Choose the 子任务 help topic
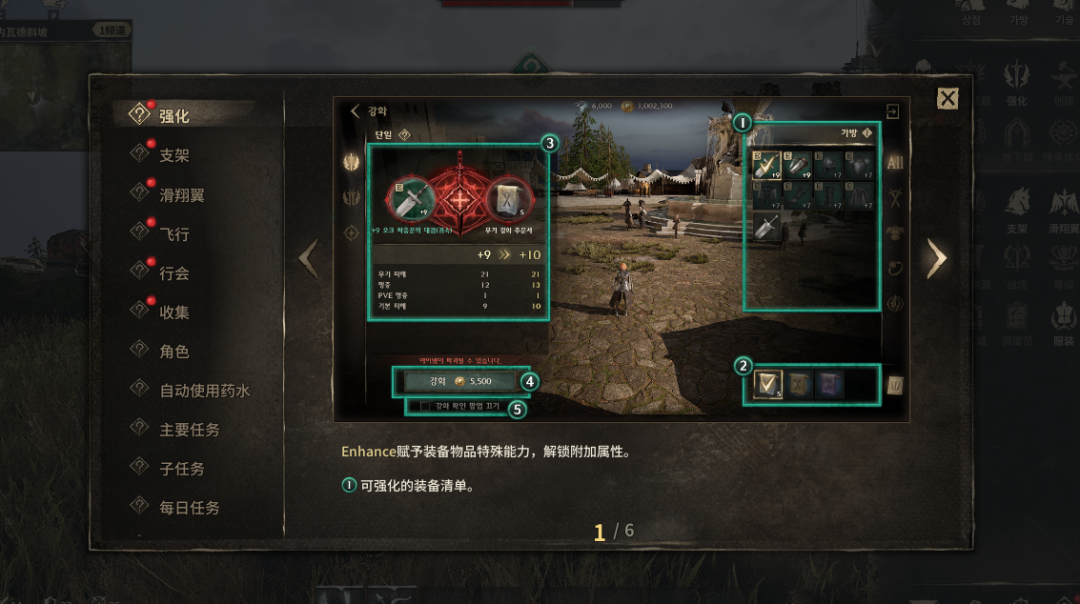 (181, 468)
